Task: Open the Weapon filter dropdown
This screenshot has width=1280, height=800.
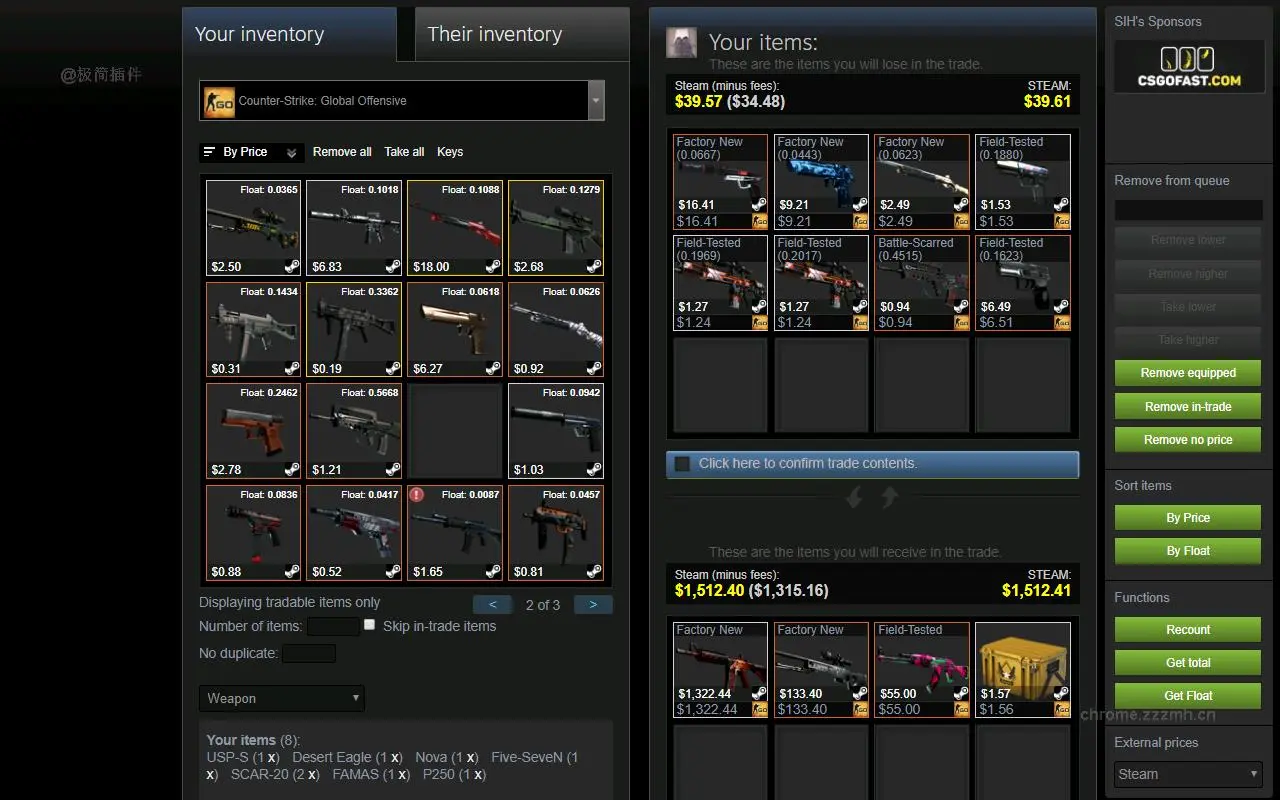Action: (x=281, y=698)
